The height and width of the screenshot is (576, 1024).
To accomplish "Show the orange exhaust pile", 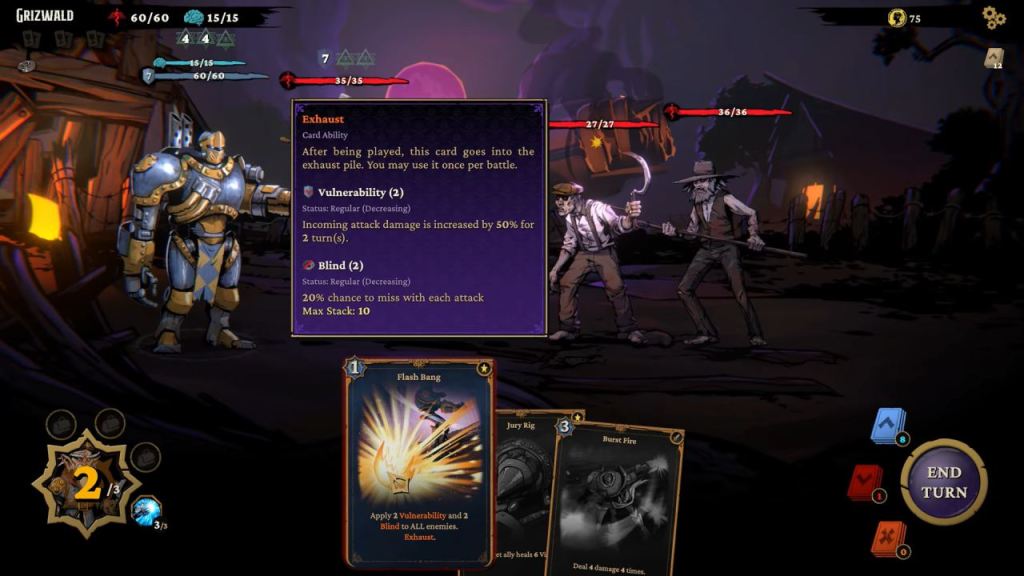I will pyautogui.click(x=887, y=538).
